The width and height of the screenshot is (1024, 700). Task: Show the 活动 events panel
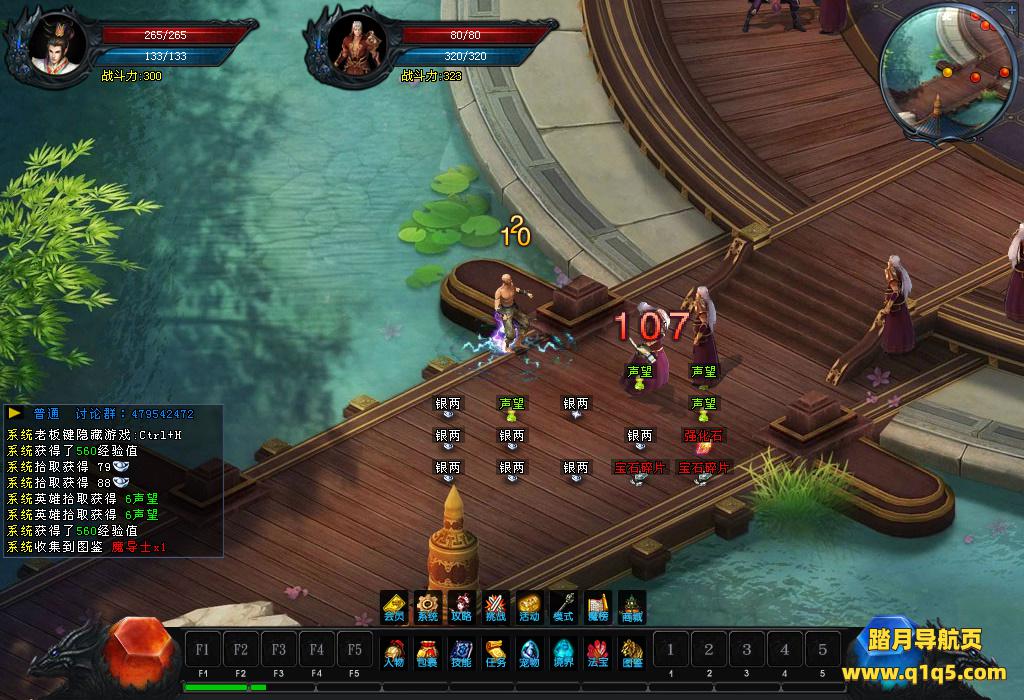click(x=530, y=607)
